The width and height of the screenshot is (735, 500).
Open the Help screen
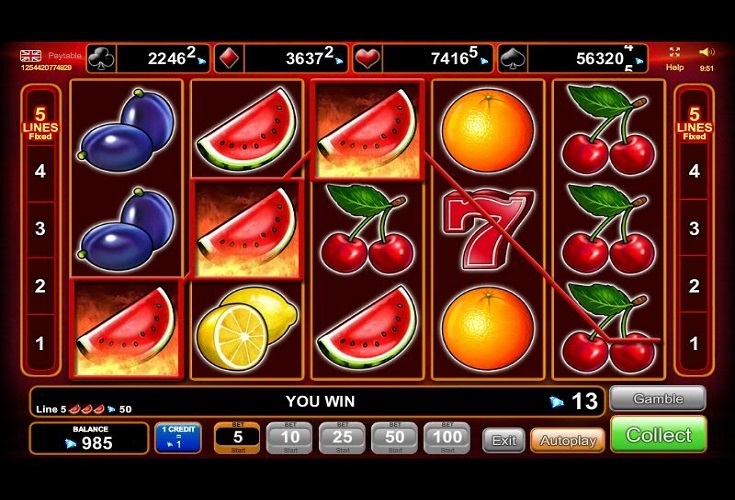(675, 58)
